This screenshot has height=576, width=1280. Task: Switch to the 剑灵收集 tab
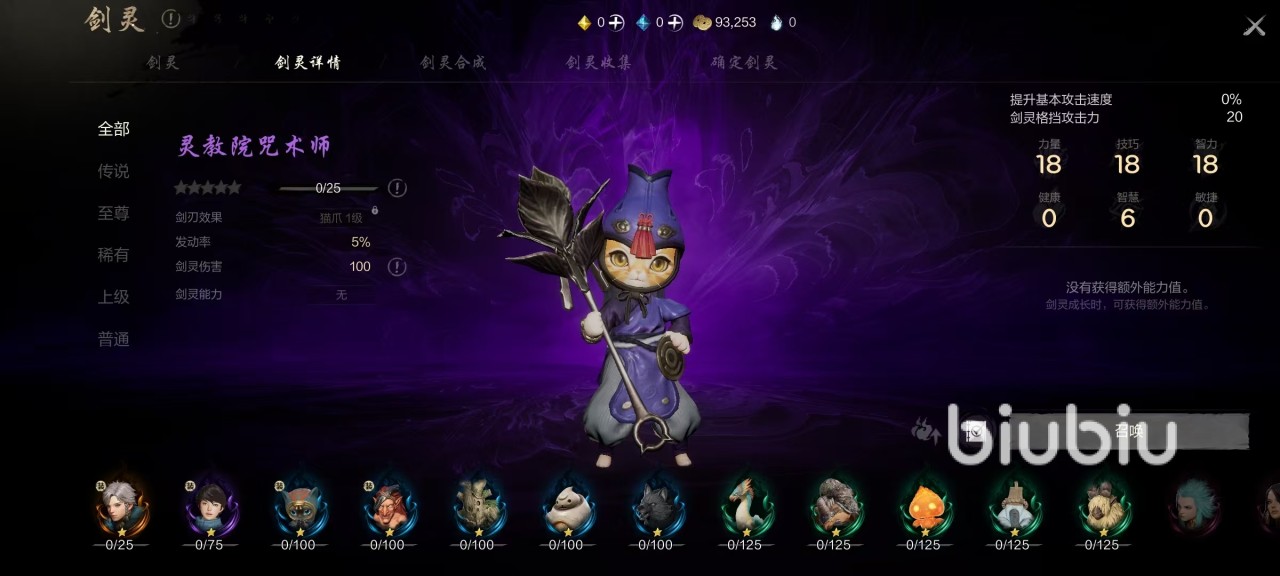click(x=598, y=62)
